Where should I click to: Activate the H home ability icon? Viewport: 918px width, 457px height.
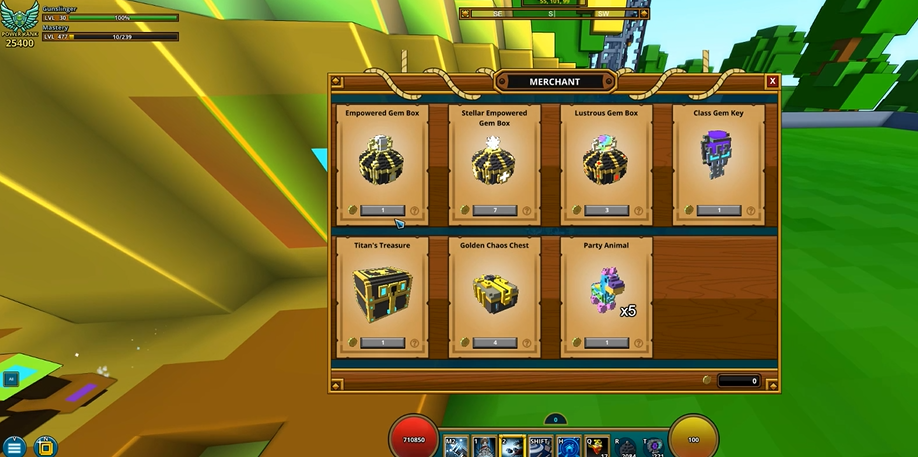coord(569,446)
